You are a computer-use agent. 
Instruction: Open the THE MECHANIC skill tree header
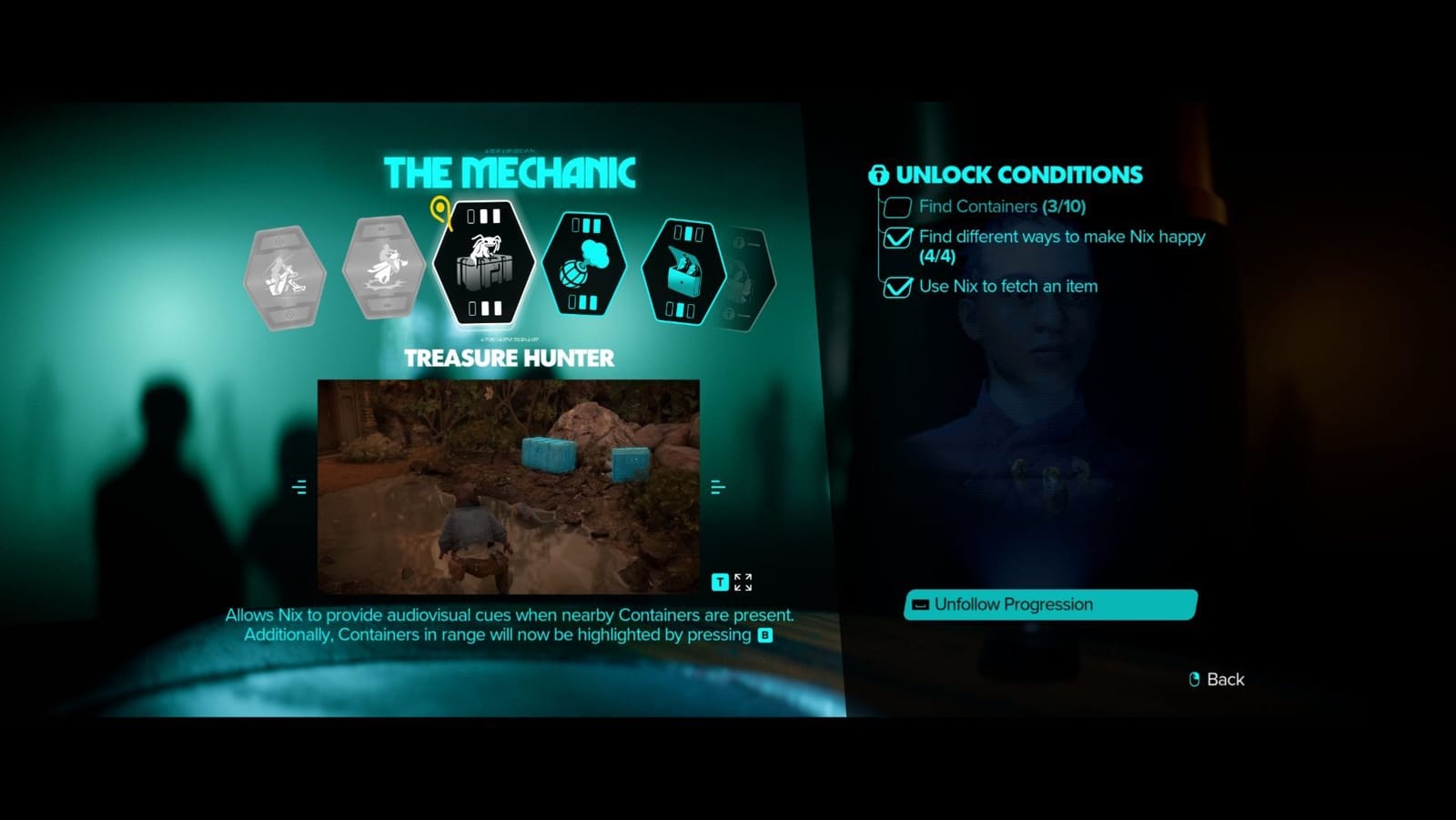coord(513,171)
